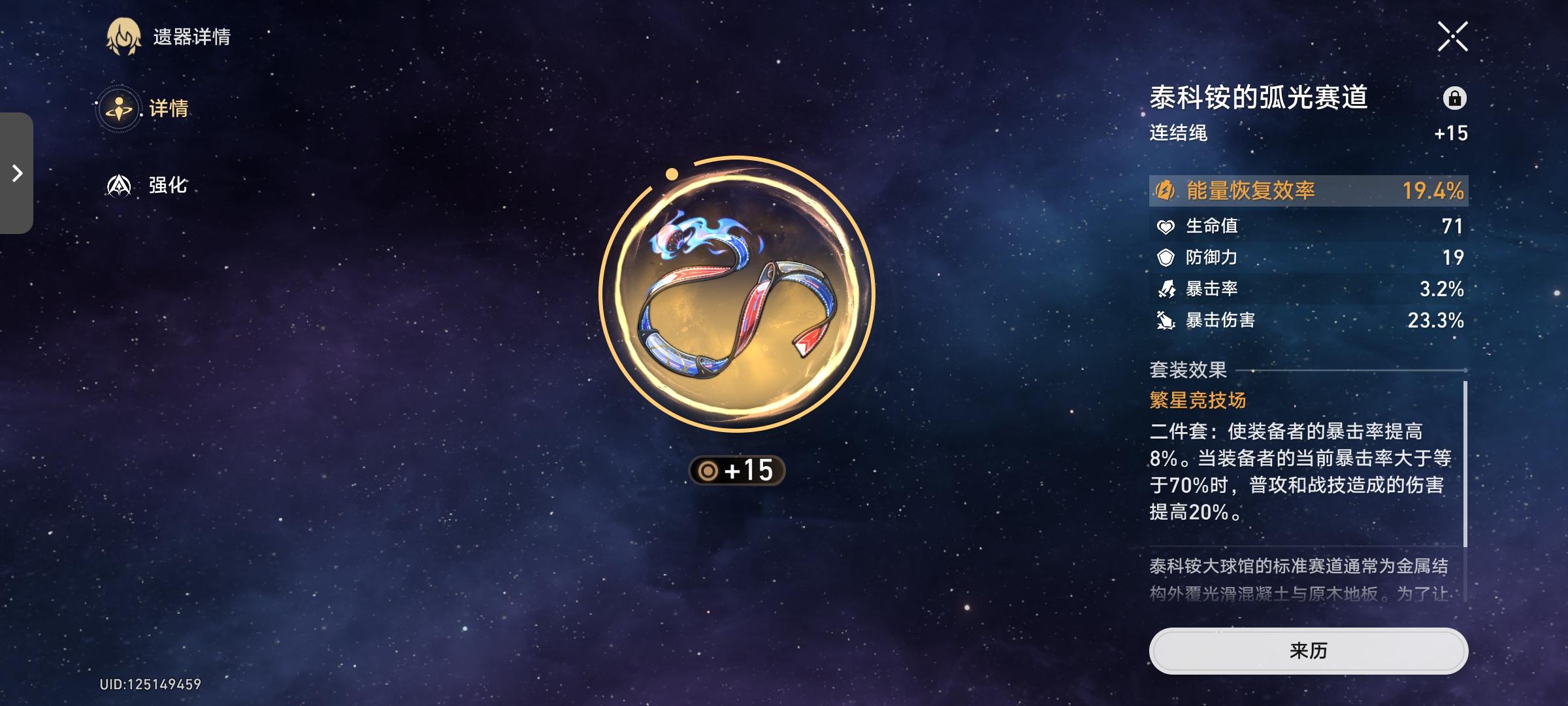The image size is (1568, 706).
Task: Click the character avatar beside 遗器详情
Action: coord(125,37)
